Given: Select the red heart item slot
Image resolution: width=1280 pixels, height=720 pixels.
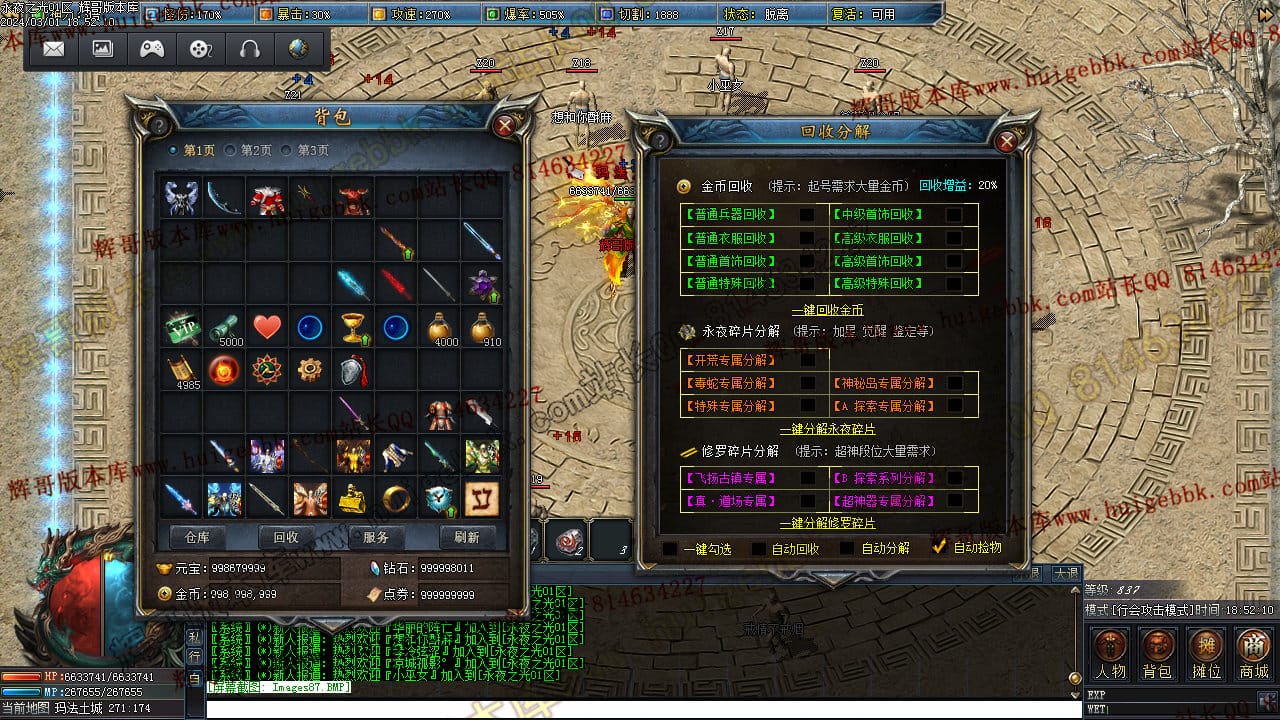Looking at the screenshot, I should [267, 327].
